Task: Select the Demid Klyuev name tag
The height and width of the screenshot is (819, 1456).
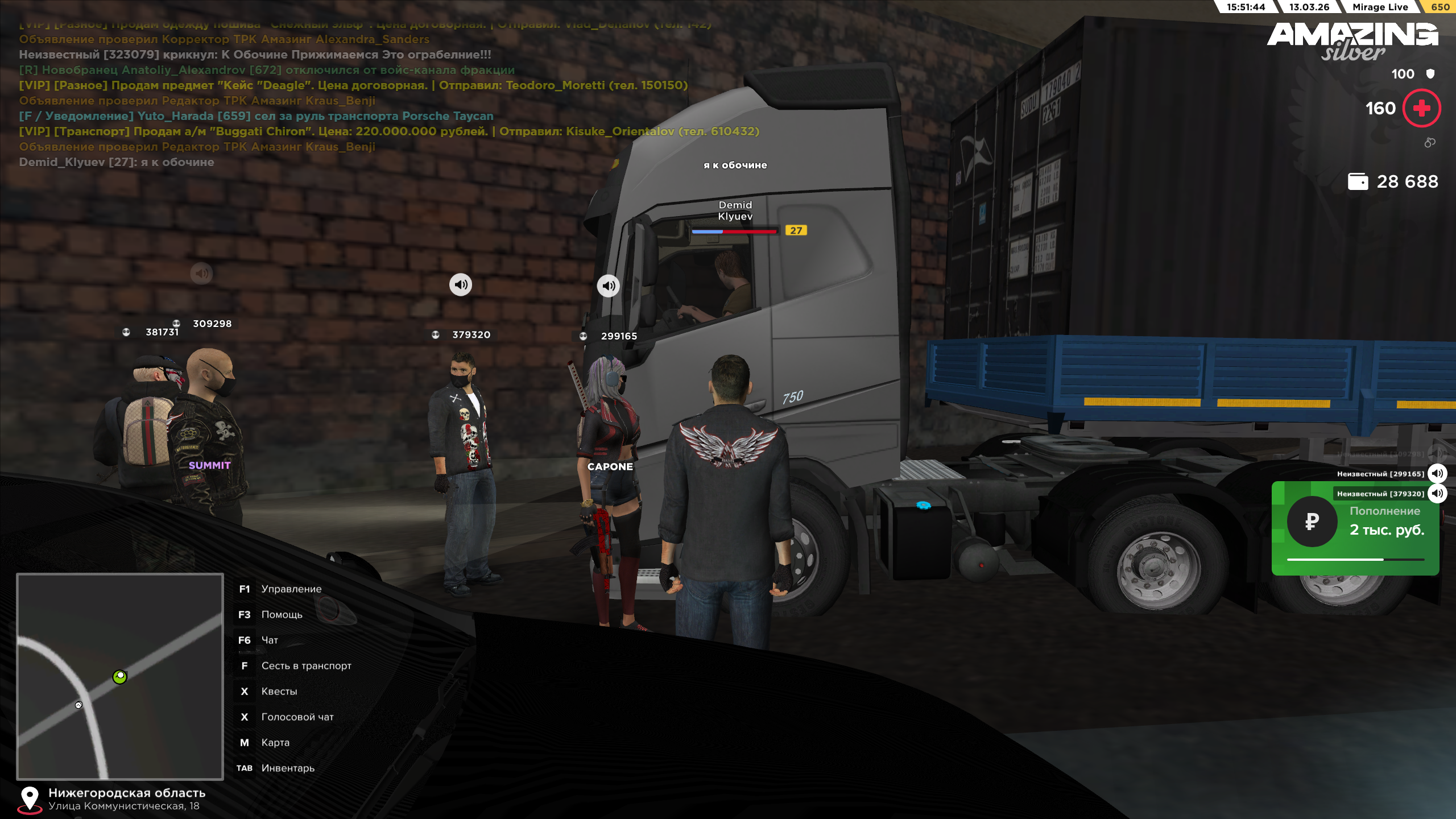Action: [735, 210]
